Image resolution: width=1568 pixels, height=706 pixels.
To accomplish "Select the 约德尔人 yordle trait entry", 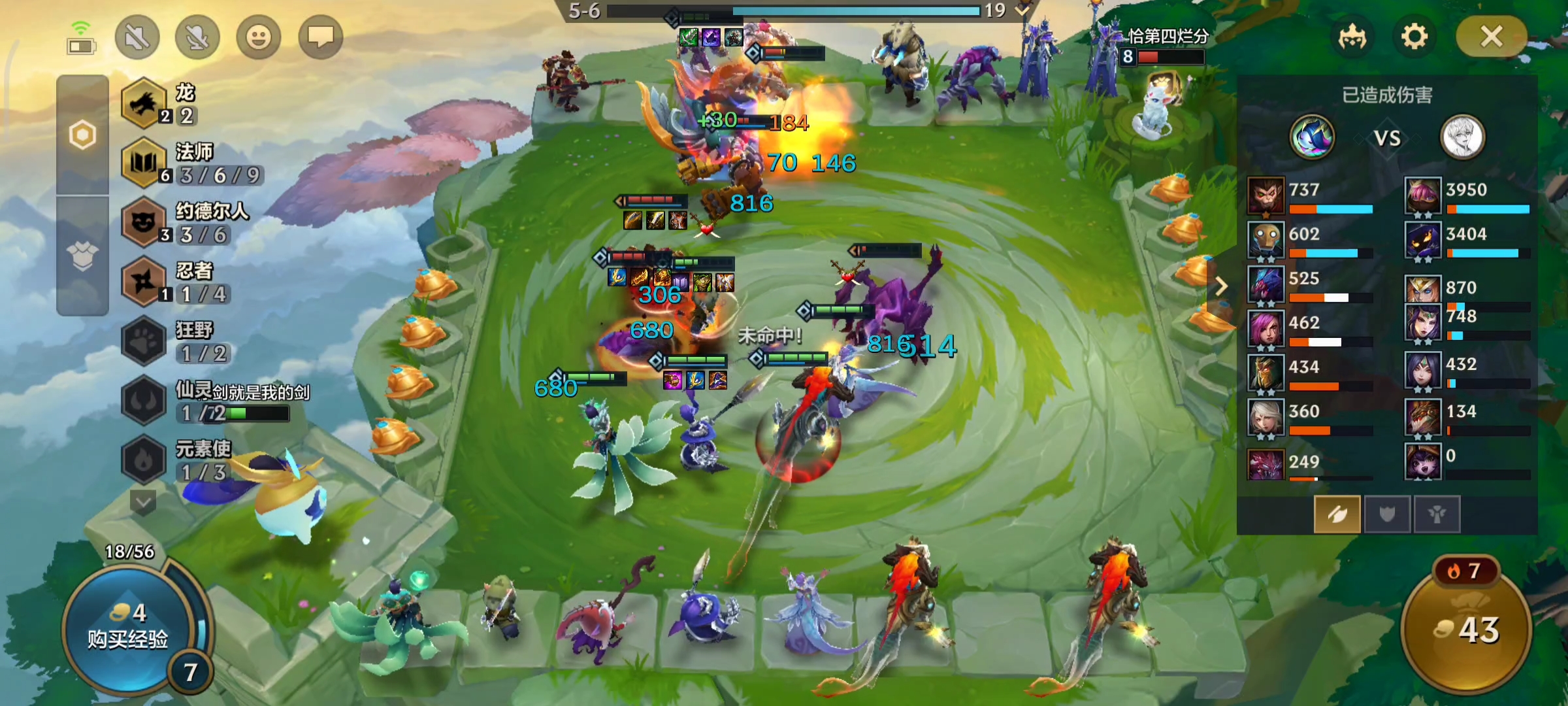I will pos(145,222).
